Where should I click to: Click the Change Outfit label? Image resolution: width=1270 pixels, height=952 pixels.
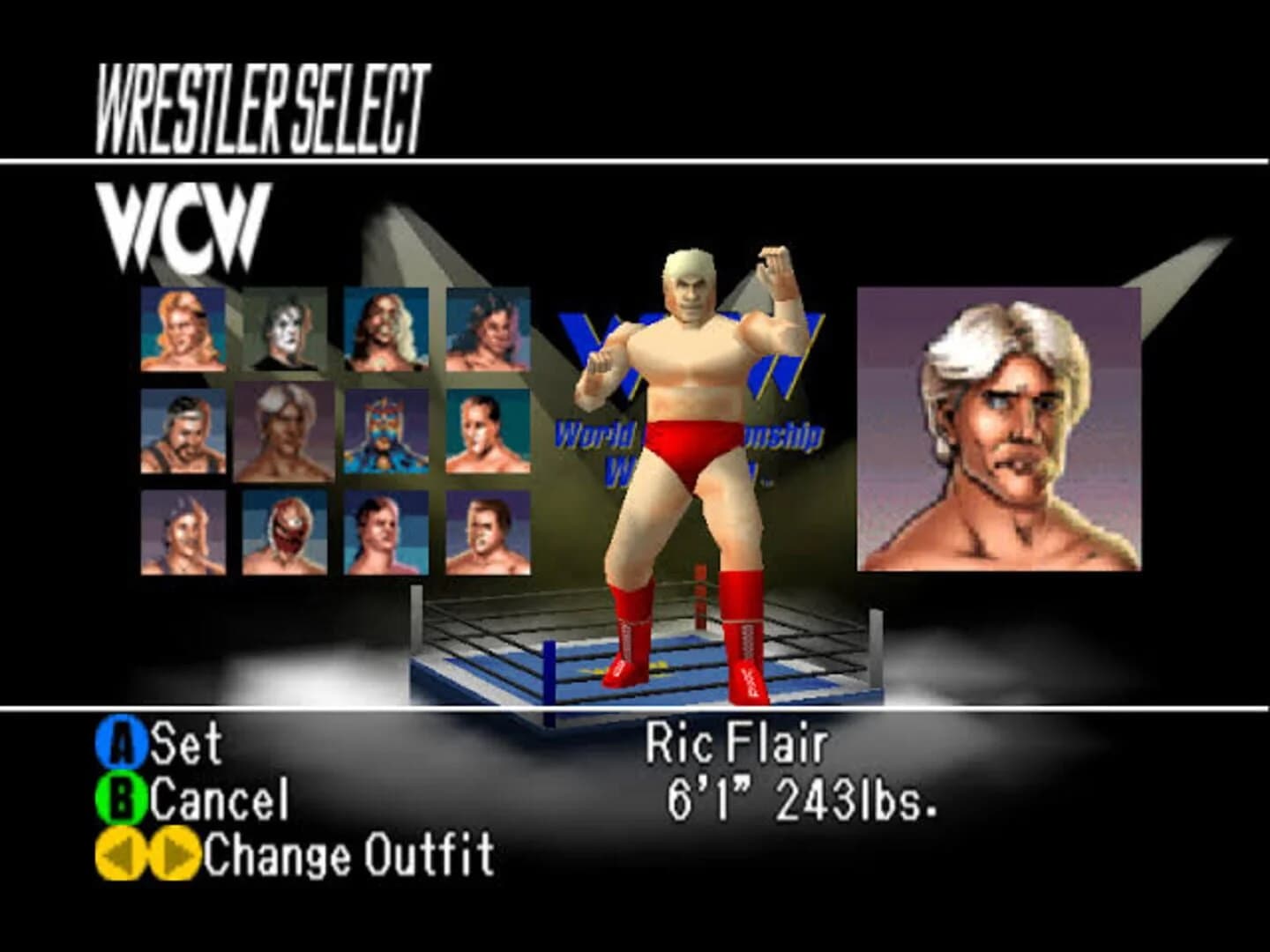click(348, 852)
